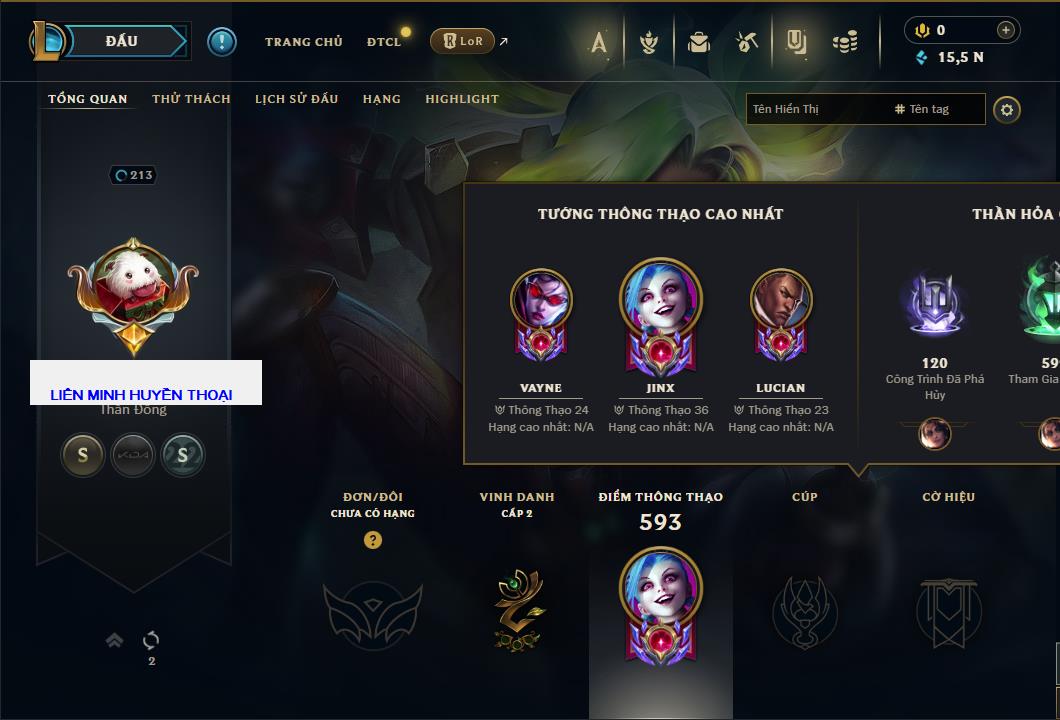Click the blue exclamation notification icon
The height and width of the screenshot is (720, 1060).
tap(221, 42)
